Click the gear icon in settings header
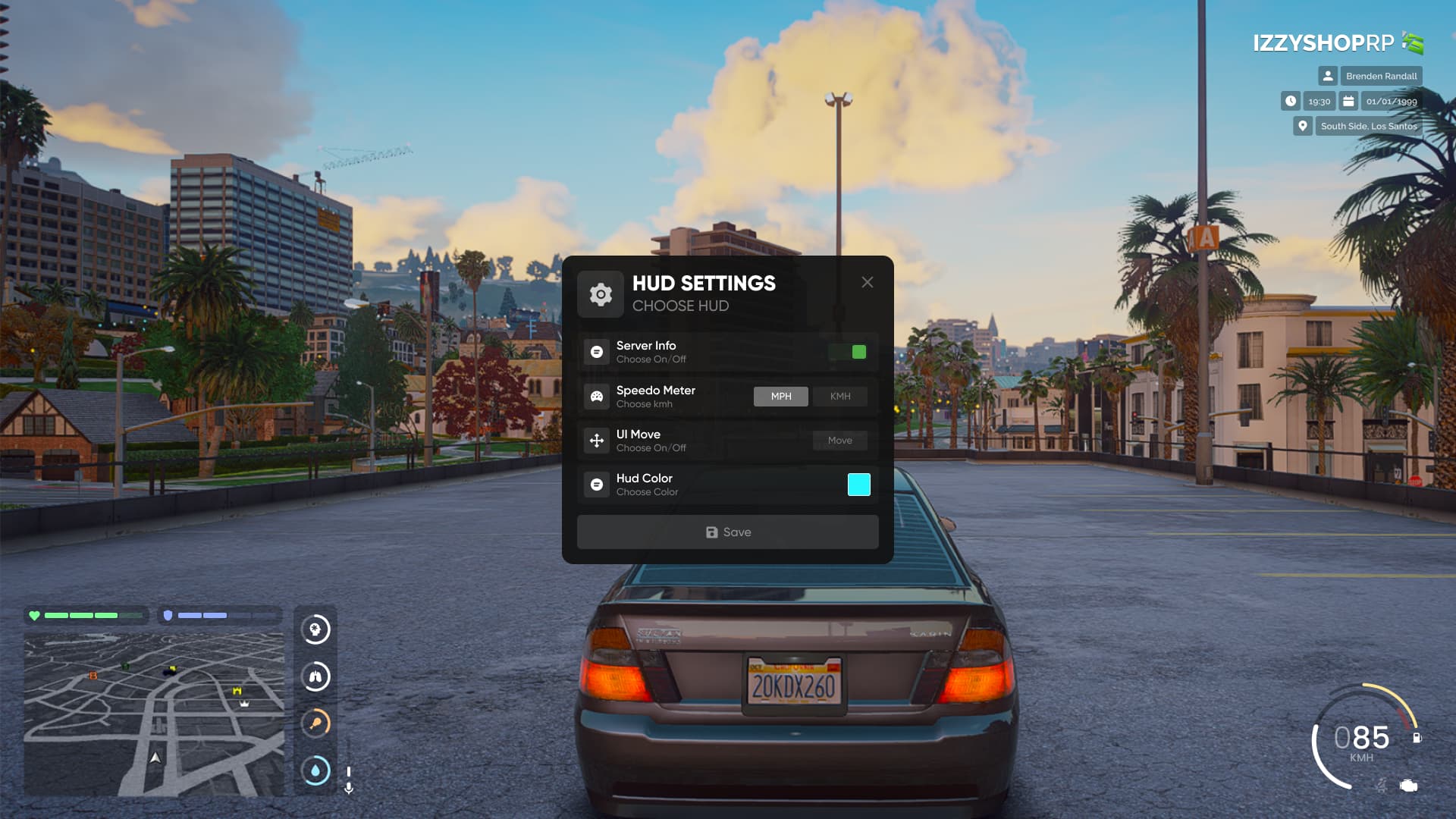This screenshot has width=1456, height=819. [601, 294]
